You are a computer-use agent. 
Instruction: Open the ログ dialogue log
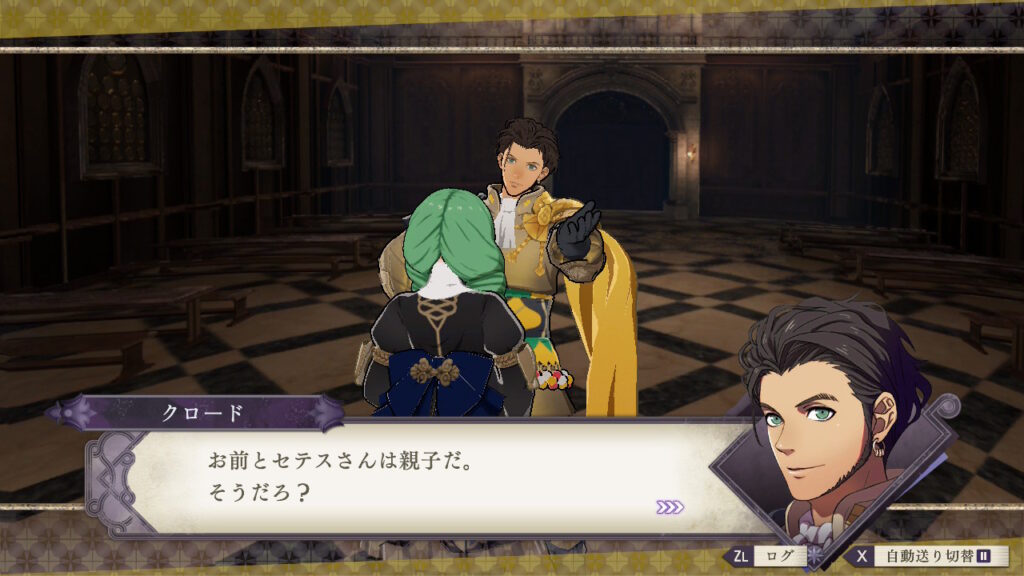771,556
